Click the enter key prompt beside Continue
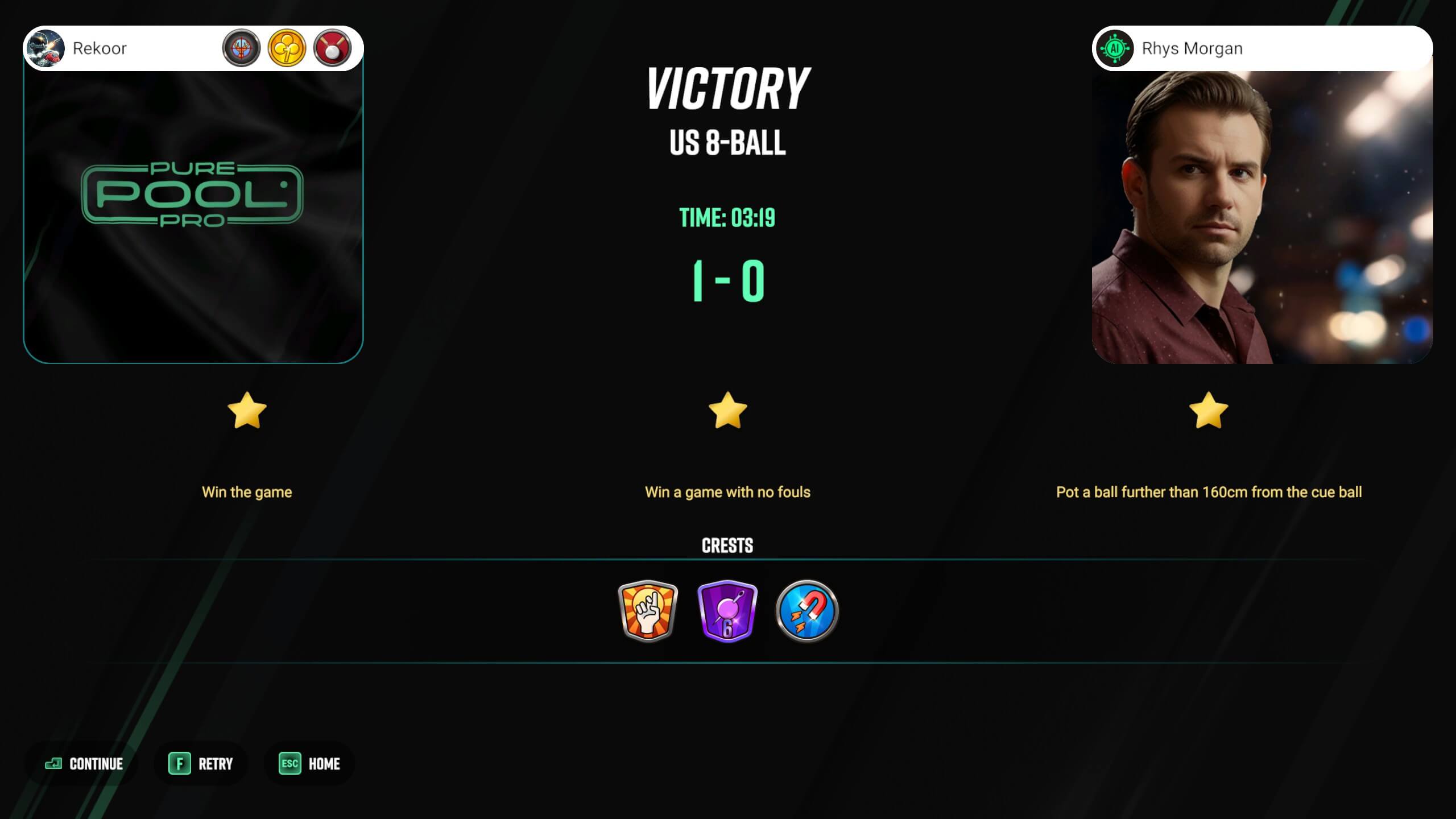This screenshot has height=819, width=1456. click(x=54, y=764)
